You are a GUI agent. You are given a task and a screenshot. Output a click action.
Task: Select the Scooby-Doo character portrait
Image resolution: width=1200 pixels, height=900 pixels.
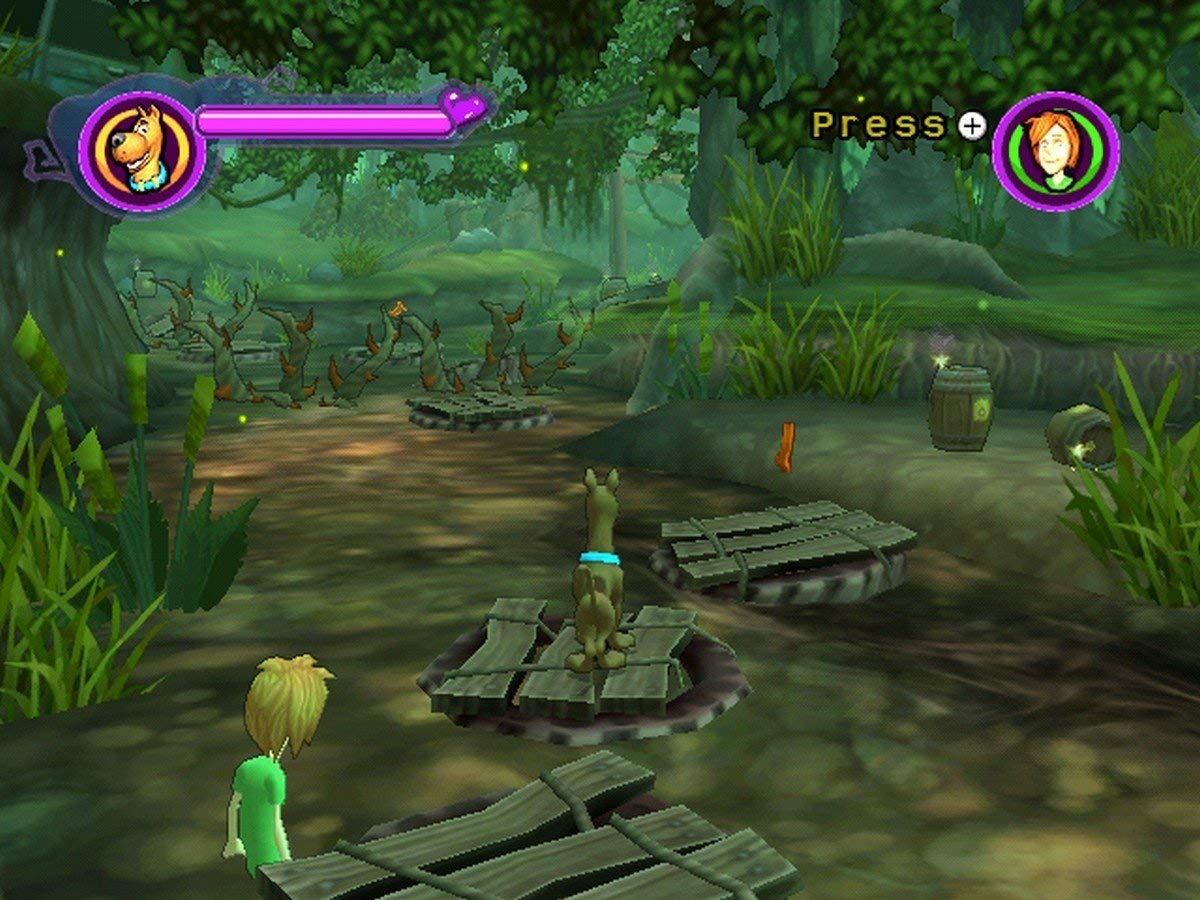tap(142, 151)
